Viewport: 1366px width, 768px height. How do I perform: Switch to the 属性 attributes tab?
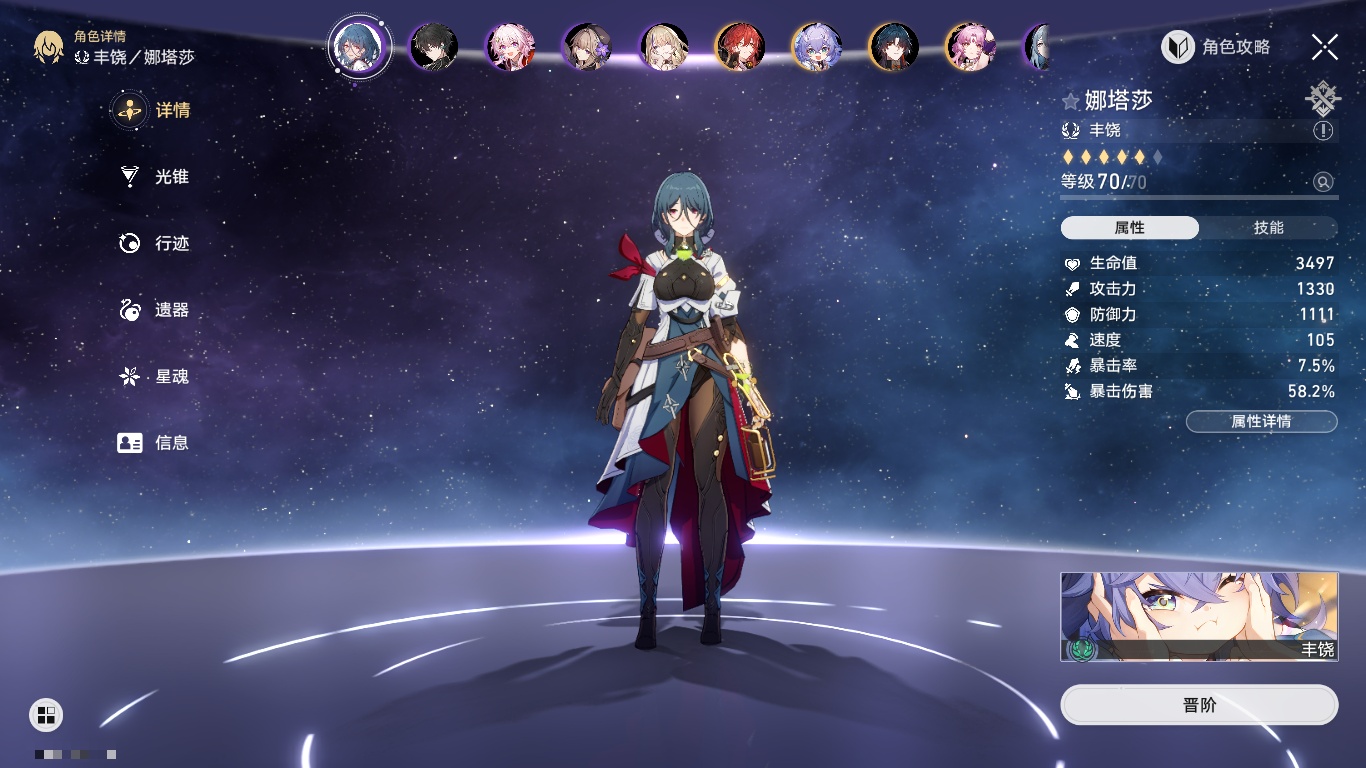pyautogui.click(x=1130, y=228)
